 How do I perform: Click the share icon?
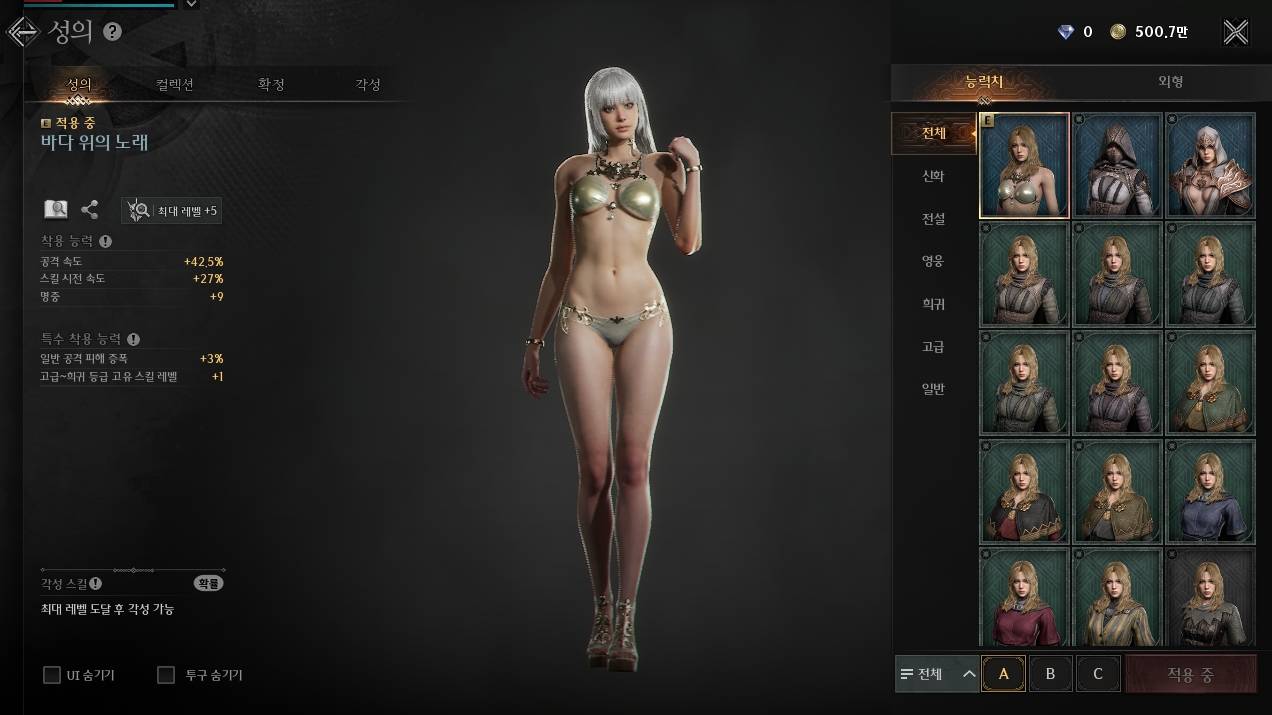90,210
